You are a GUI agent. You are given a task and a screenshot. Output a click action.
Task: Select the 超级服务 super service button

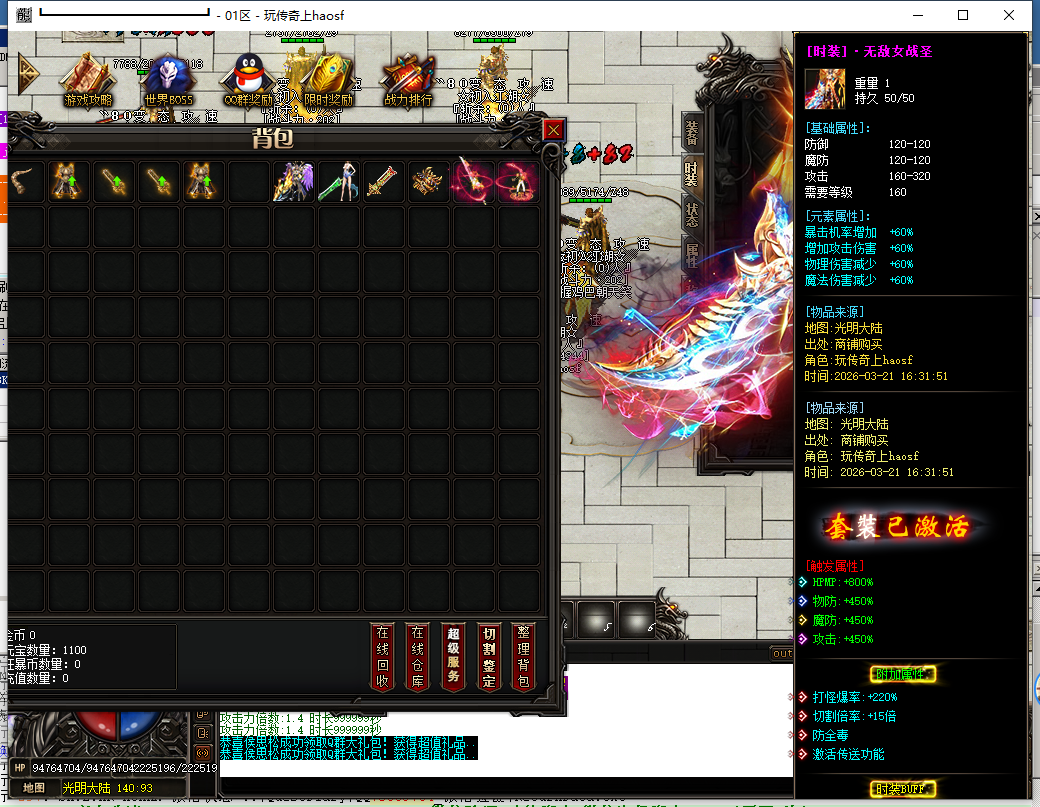pos(453,656)
